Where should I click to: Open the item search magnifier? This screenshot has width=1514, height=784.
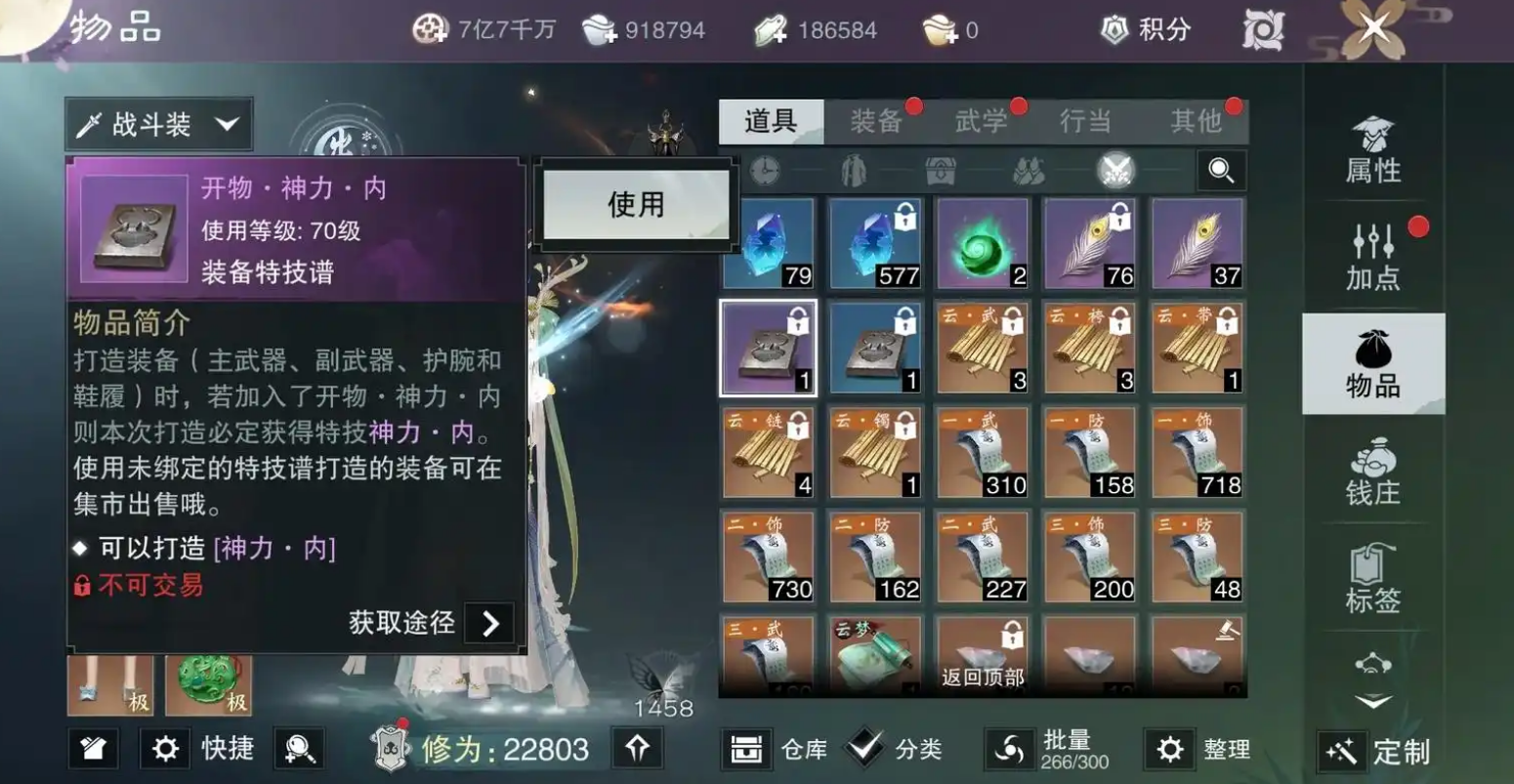[x=1218, y=170]
